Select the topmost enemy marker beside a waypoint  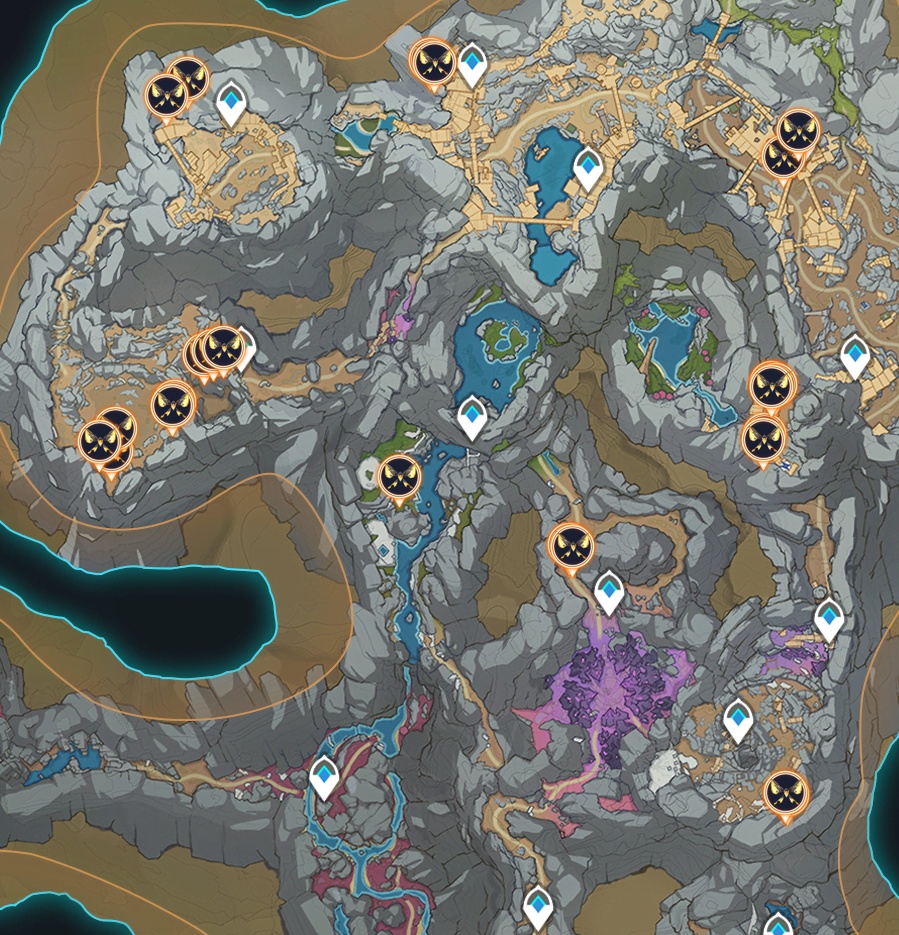click(x=433, y=61)
